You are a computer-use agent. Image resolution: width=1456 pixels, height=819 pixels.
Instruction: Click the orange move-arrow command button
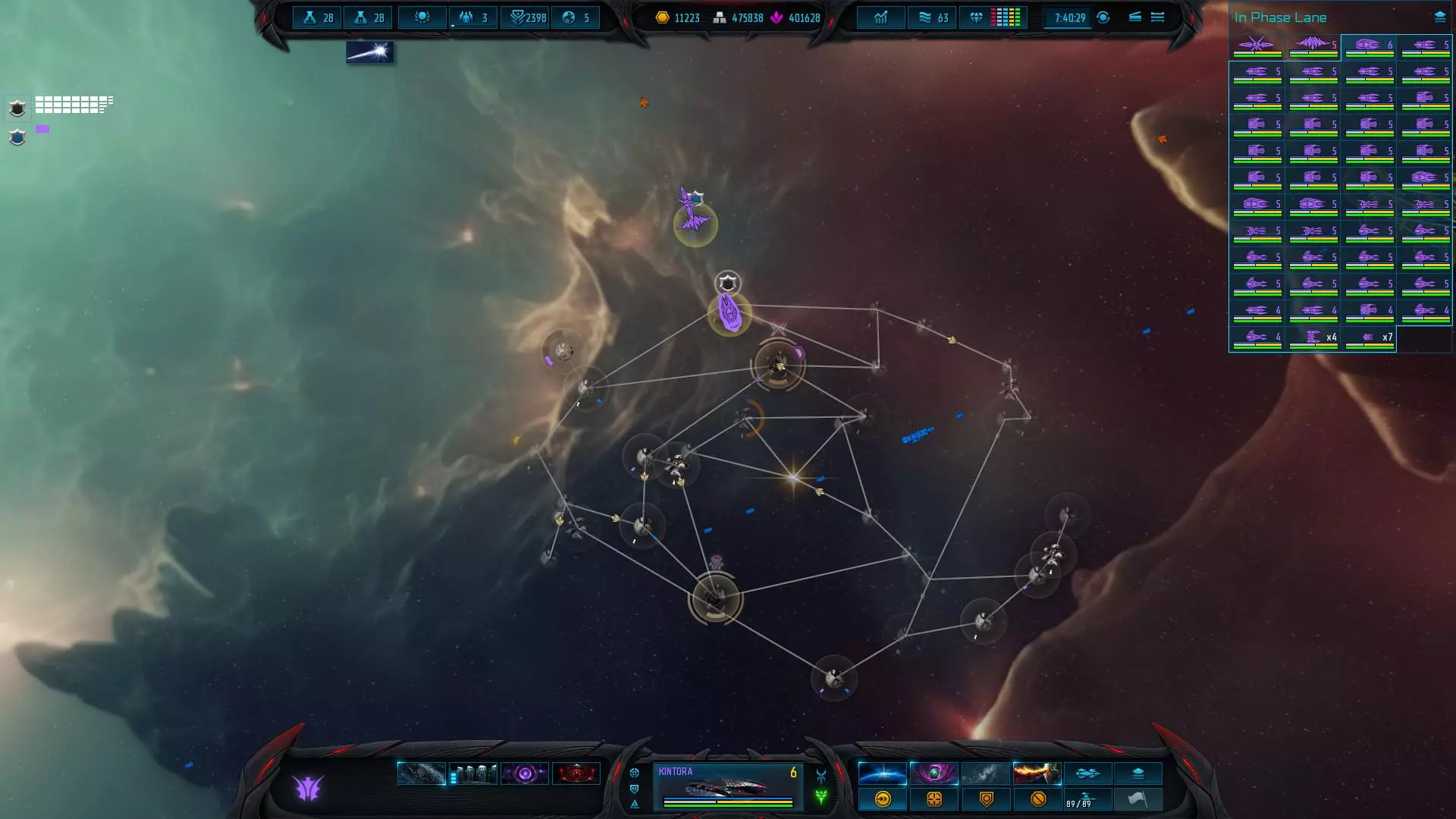[883, 799]
